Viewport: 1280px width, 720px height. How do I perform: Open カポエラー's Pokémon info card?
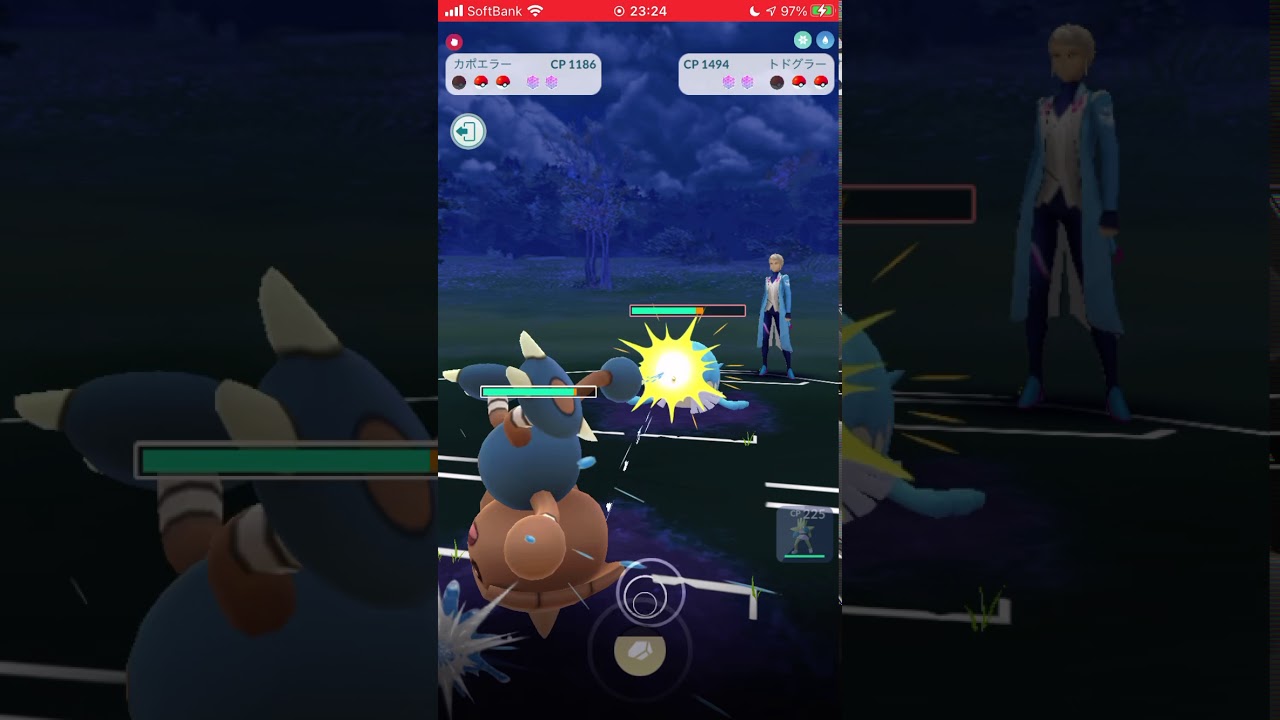(x=522, y=73)
